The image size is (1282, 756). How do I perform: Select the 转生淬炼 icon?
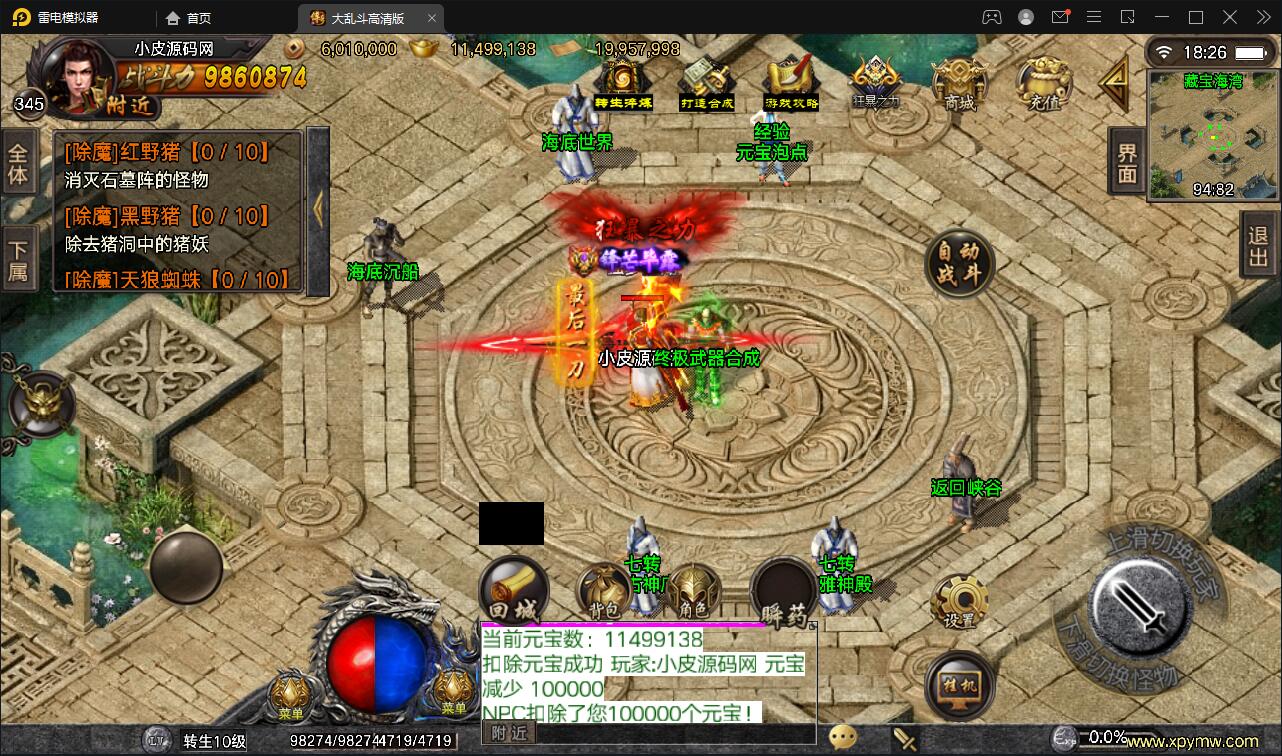(620, 75)
